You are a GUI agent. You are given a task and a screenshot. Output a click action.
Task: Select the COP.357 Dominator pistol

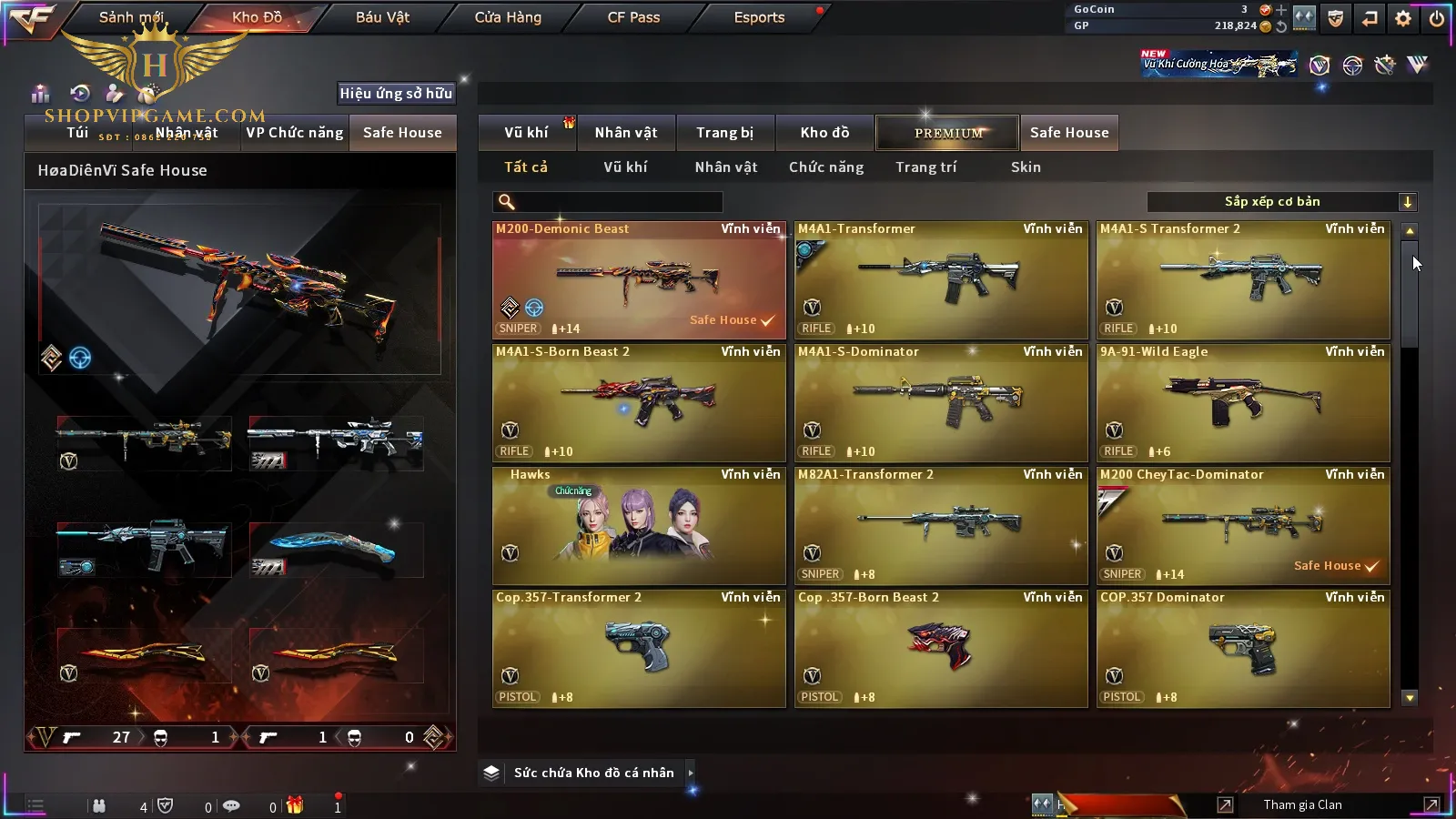click(x=1243, y=649)
